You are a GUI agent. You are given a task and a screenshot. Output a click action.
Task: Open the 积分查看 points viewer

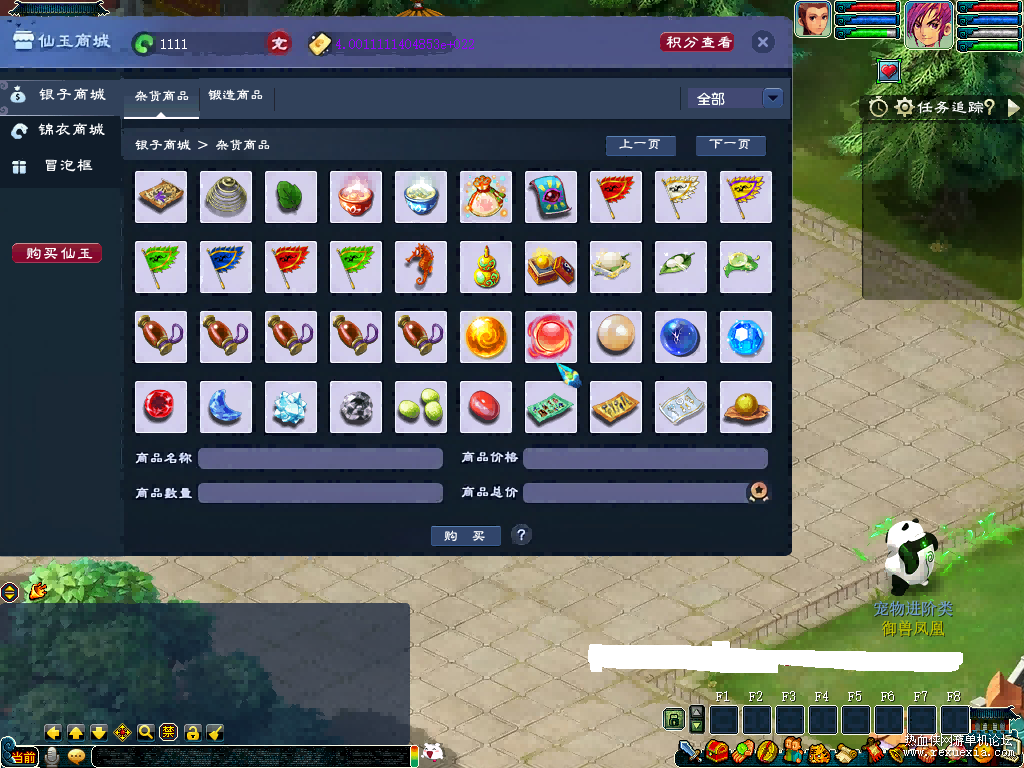click(x=698, y=42)
